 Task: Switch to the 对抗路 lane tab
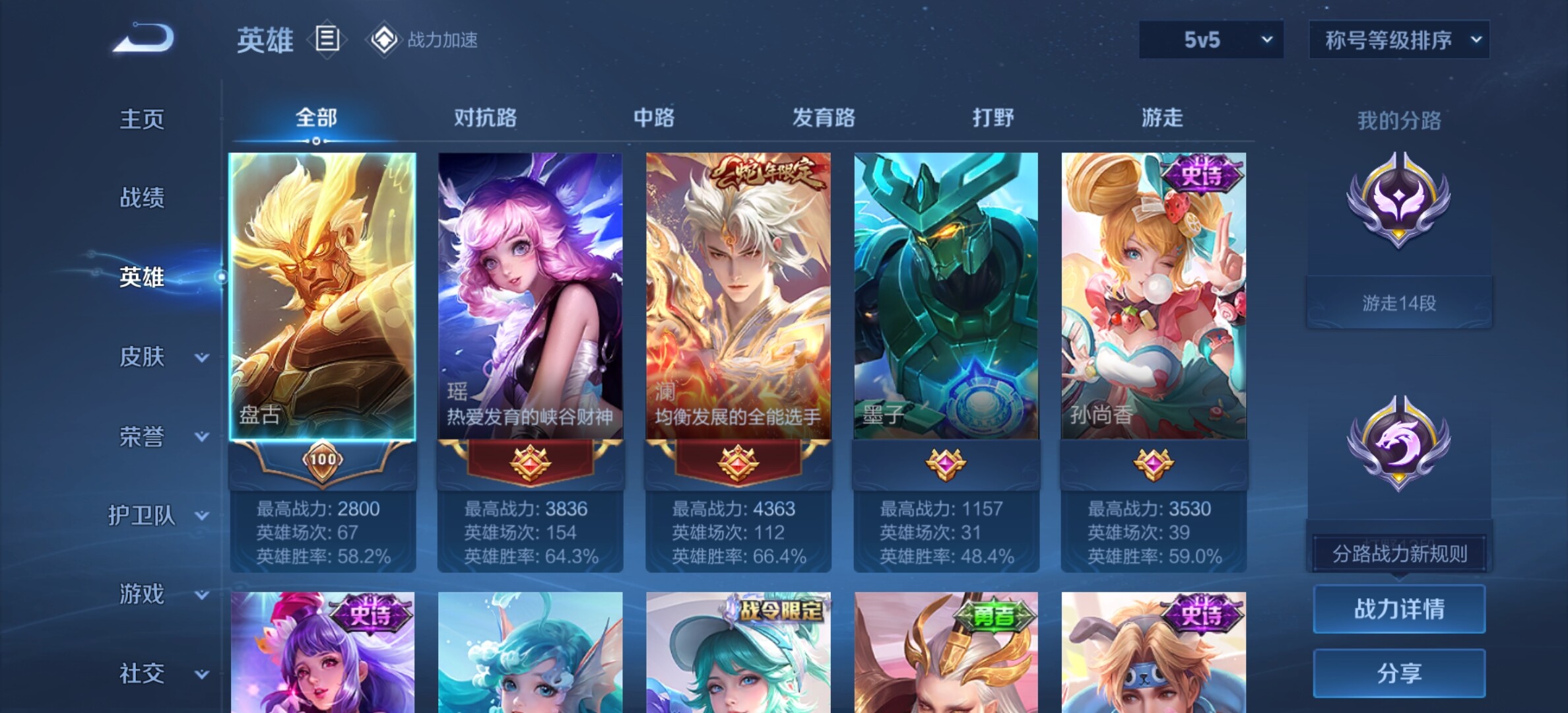(485, 118)
